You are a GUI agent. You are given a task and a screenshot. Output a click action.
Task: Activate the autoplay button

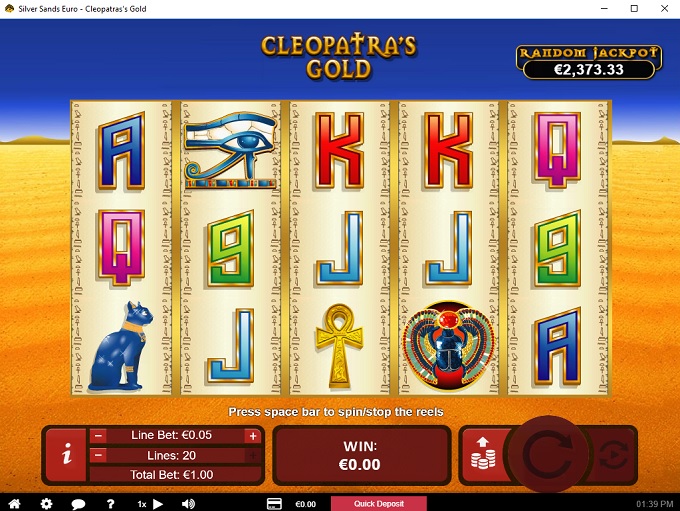point(613,455)
